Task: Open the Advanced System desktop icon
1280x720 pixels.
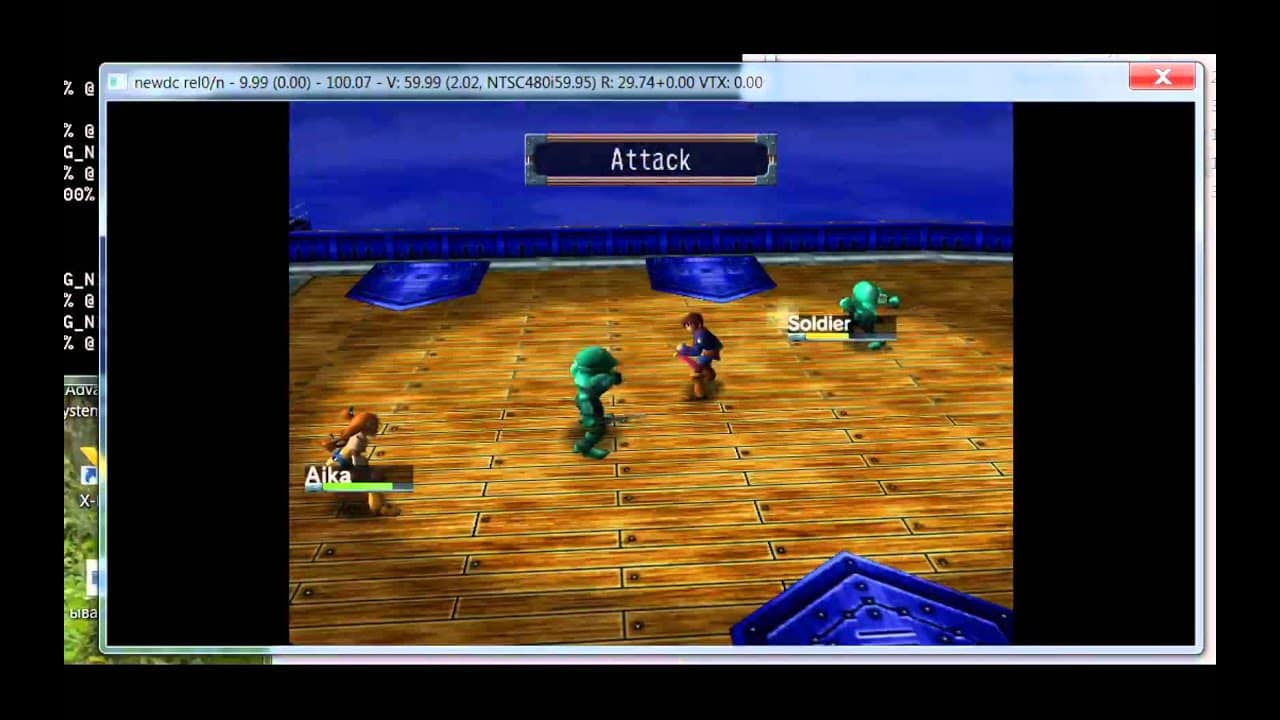Action: (x=82, y=398)
